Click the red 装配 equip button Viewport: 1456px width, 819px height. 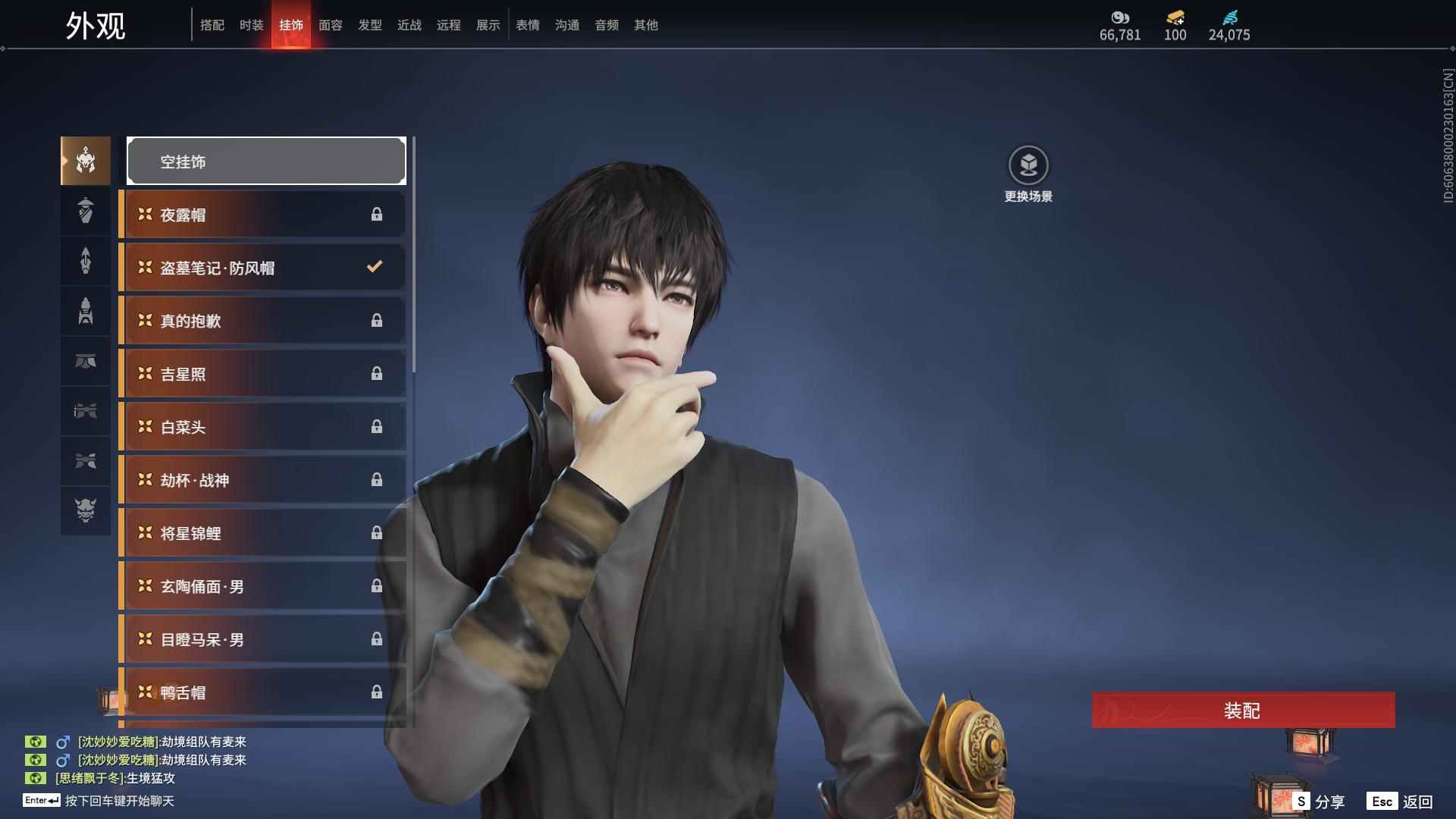(x=1243, y=711)
